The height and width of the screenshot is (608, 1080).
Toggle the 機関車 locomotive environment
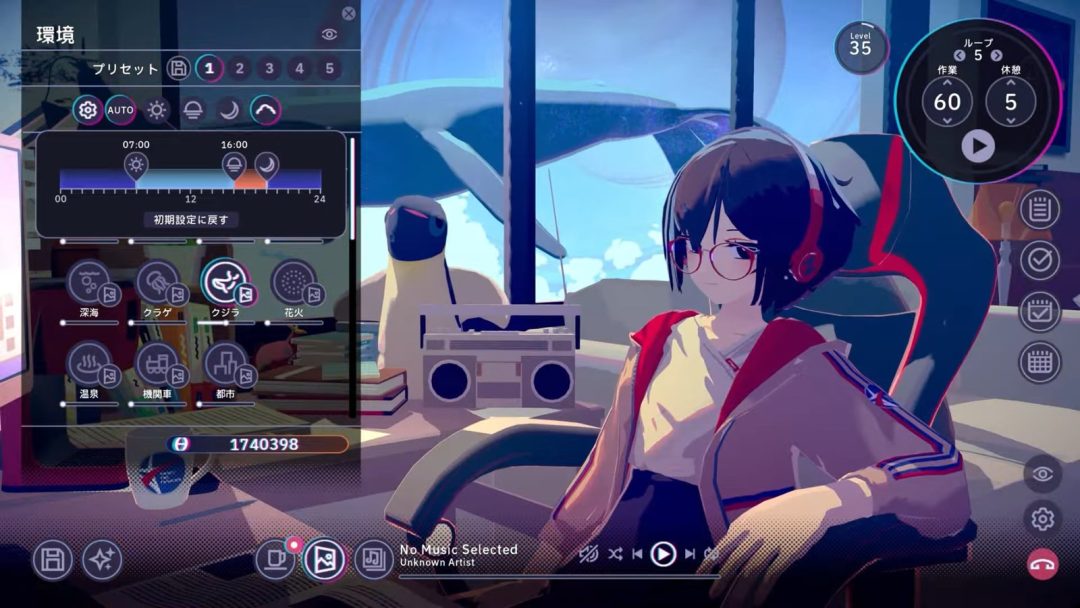pyautogui.click(x=158, y=365)
